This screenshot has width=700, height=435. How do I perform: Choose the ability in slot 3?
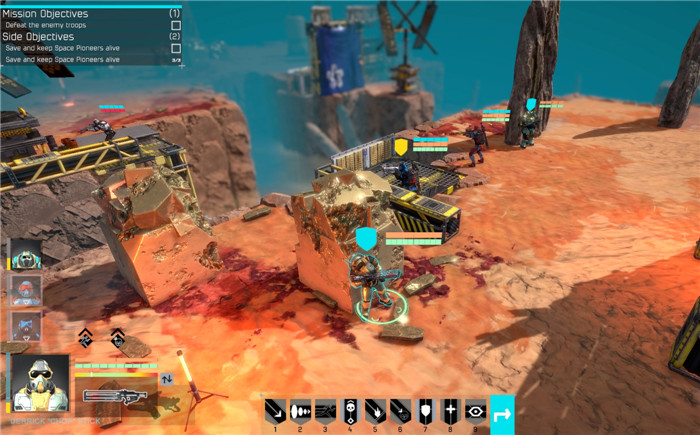coord(325,410)
